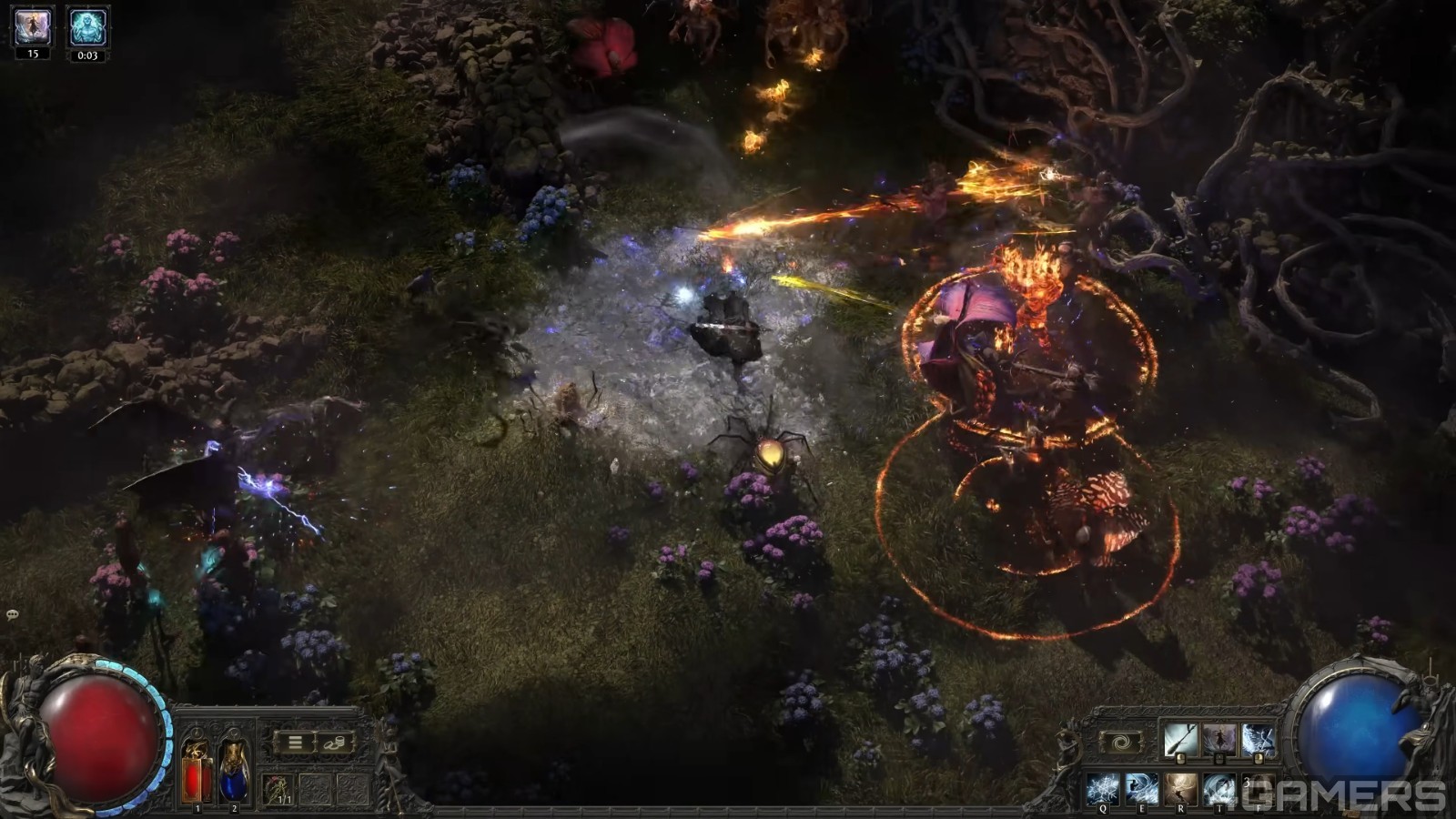
Task: Inspect the storm figure buff showing 15
Action: pyautogui.click(x=33, y=27)
